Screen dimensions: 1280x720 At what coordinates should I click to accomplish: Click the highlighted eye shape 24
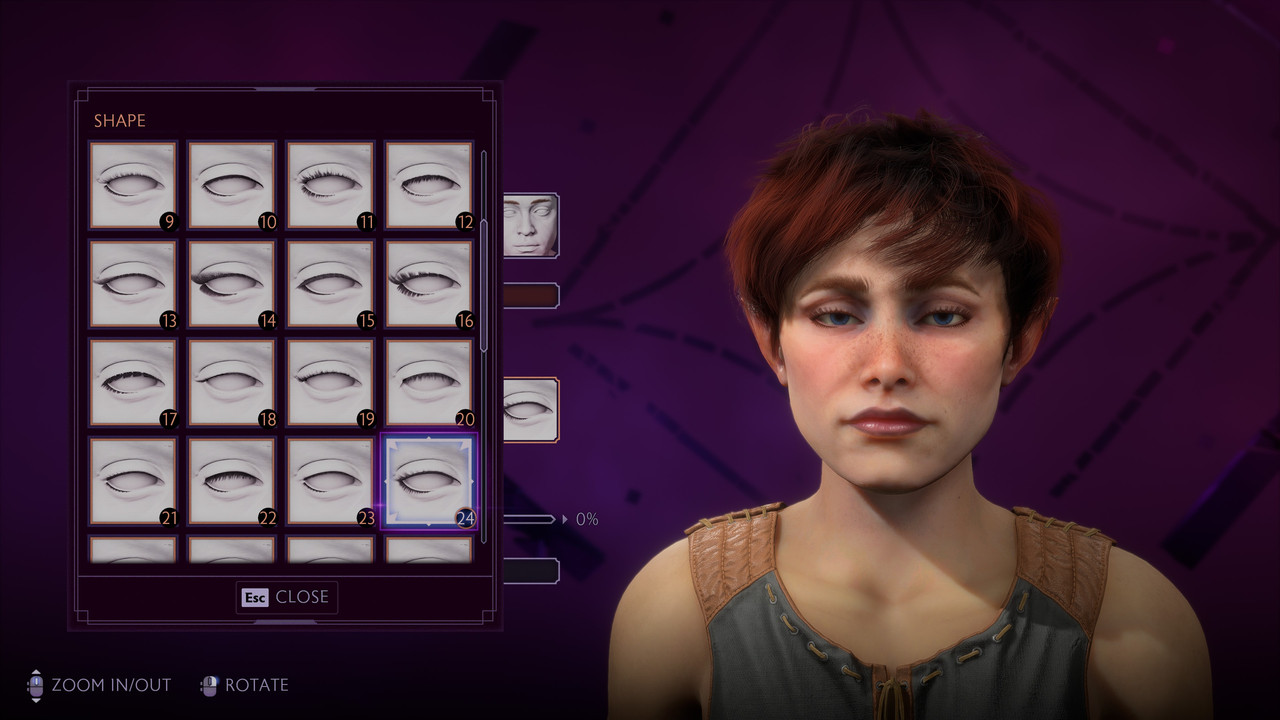429,481
